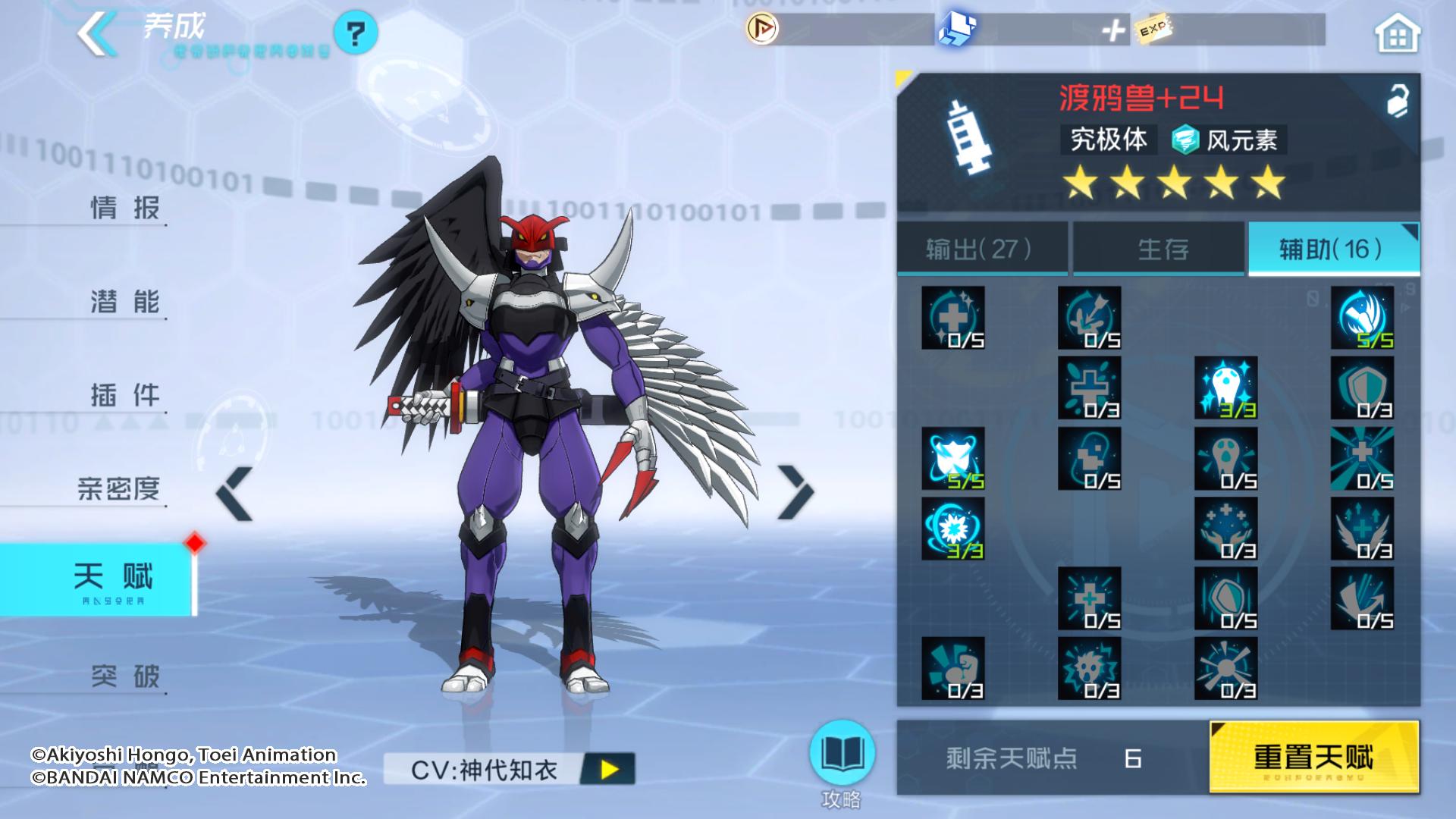Switch to the 输出(27) tab
1456x819 pixels.
click(978, 248)
